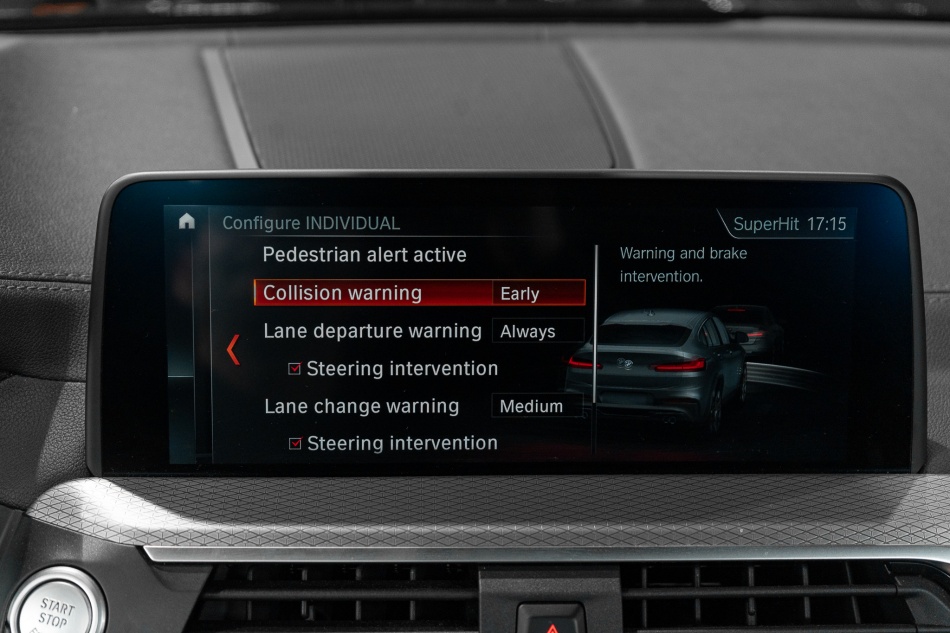This screenshot has height=633, width=950.
Task: Select the Lane change warning label
Action: tap(361, 406)
